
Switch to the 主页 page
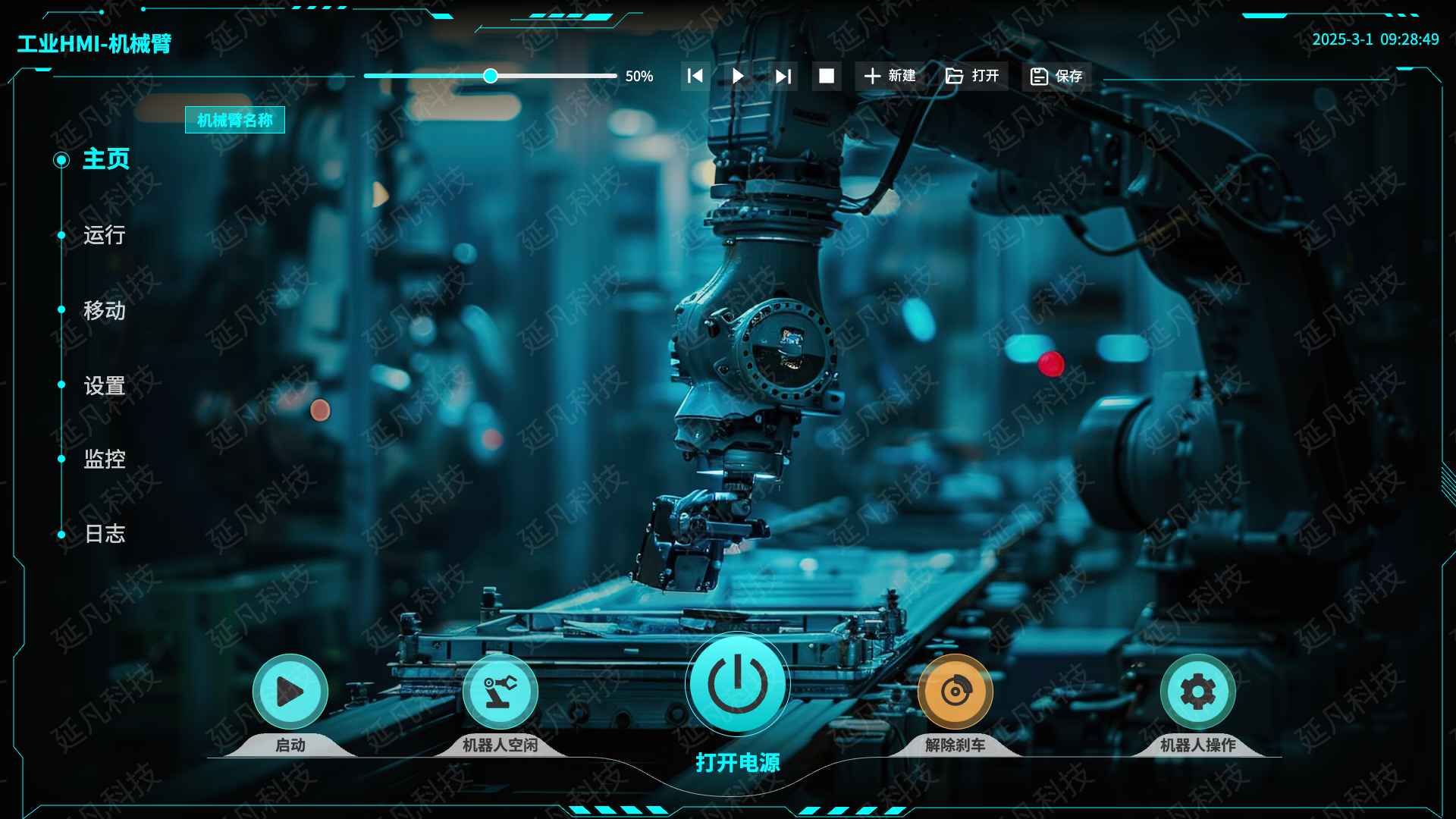(105, 160)
